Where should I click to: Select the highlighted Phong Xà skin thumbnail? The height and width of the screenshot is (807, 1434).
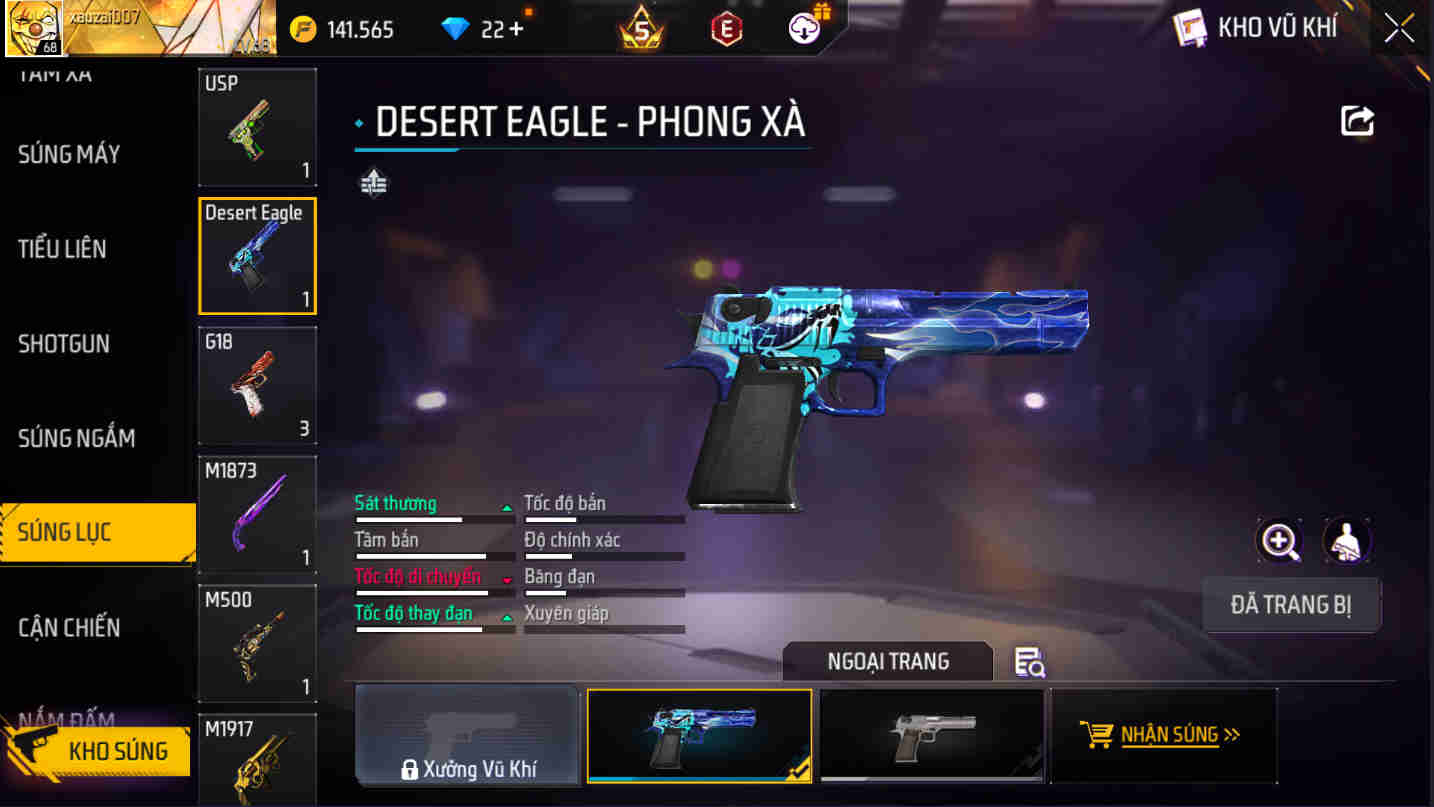[x=698, y=735]
